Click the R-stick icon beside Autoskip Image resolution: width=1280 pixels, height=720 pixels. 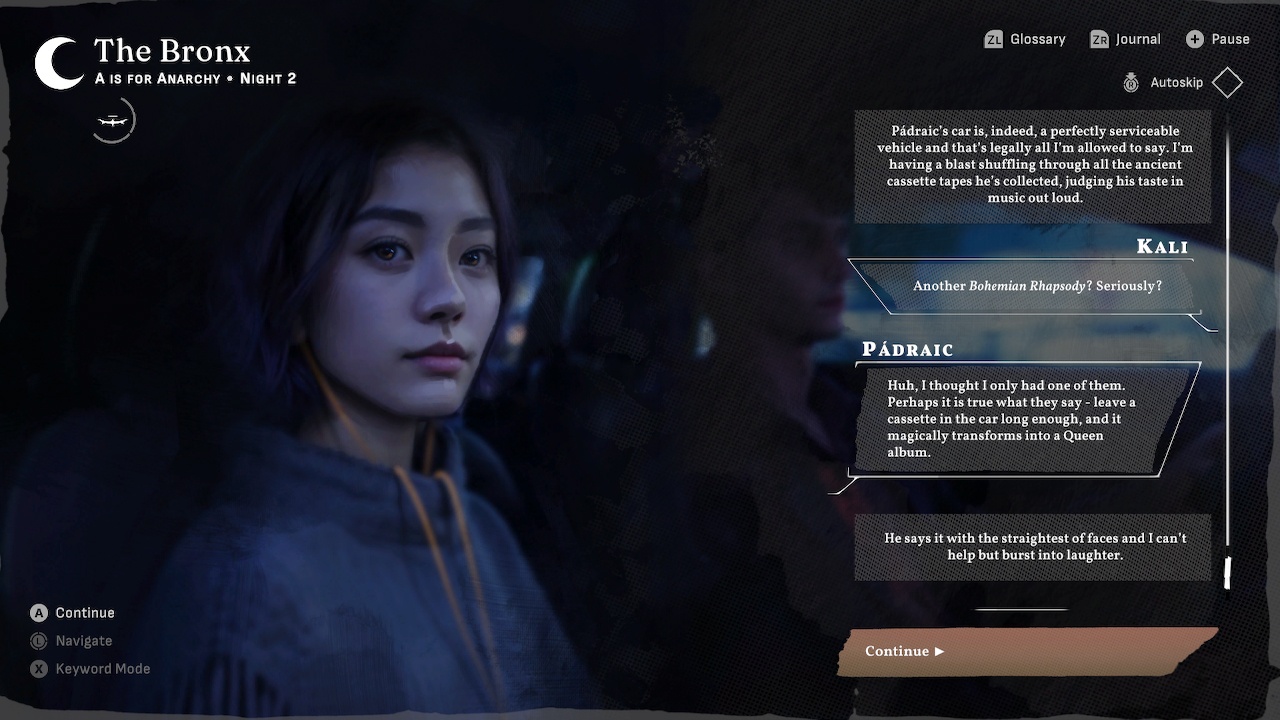click(x=1131, y=82)
